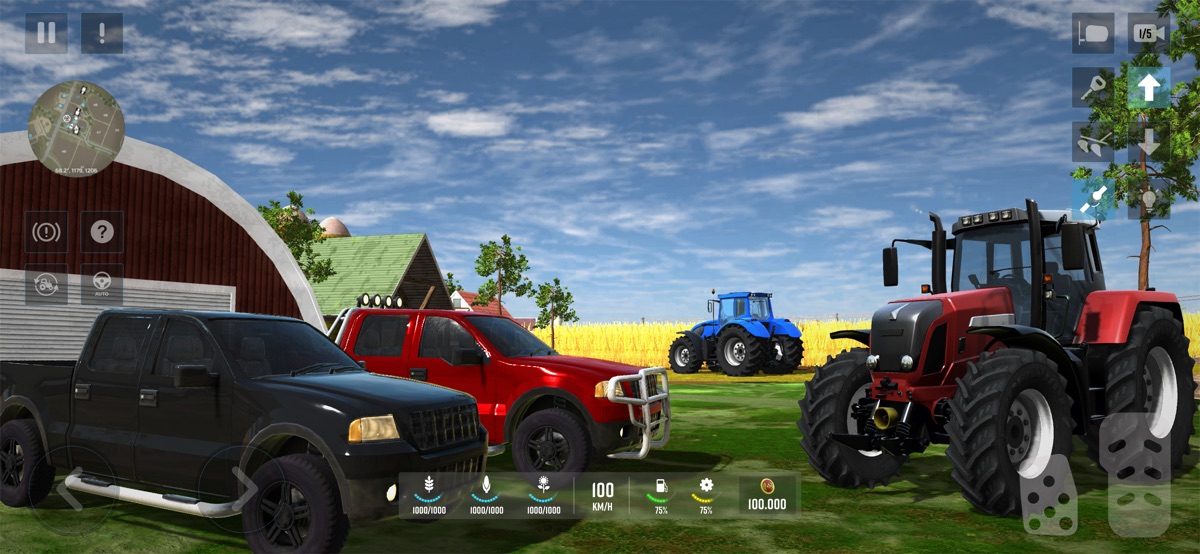Toggle the windshield wipers
The image size is (1200, 554).
tap(1093, 143)
